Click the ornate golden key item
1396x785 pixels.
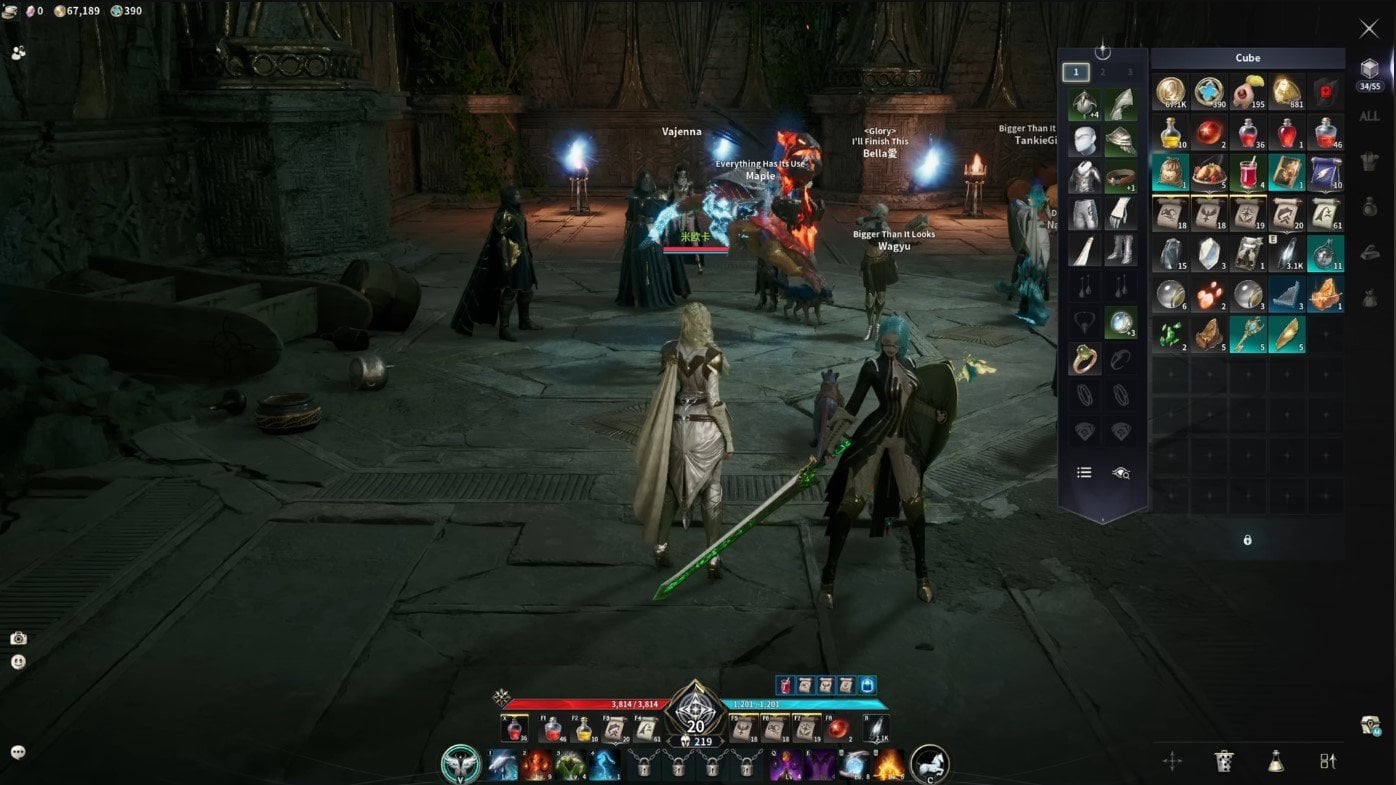[1248, 333]
